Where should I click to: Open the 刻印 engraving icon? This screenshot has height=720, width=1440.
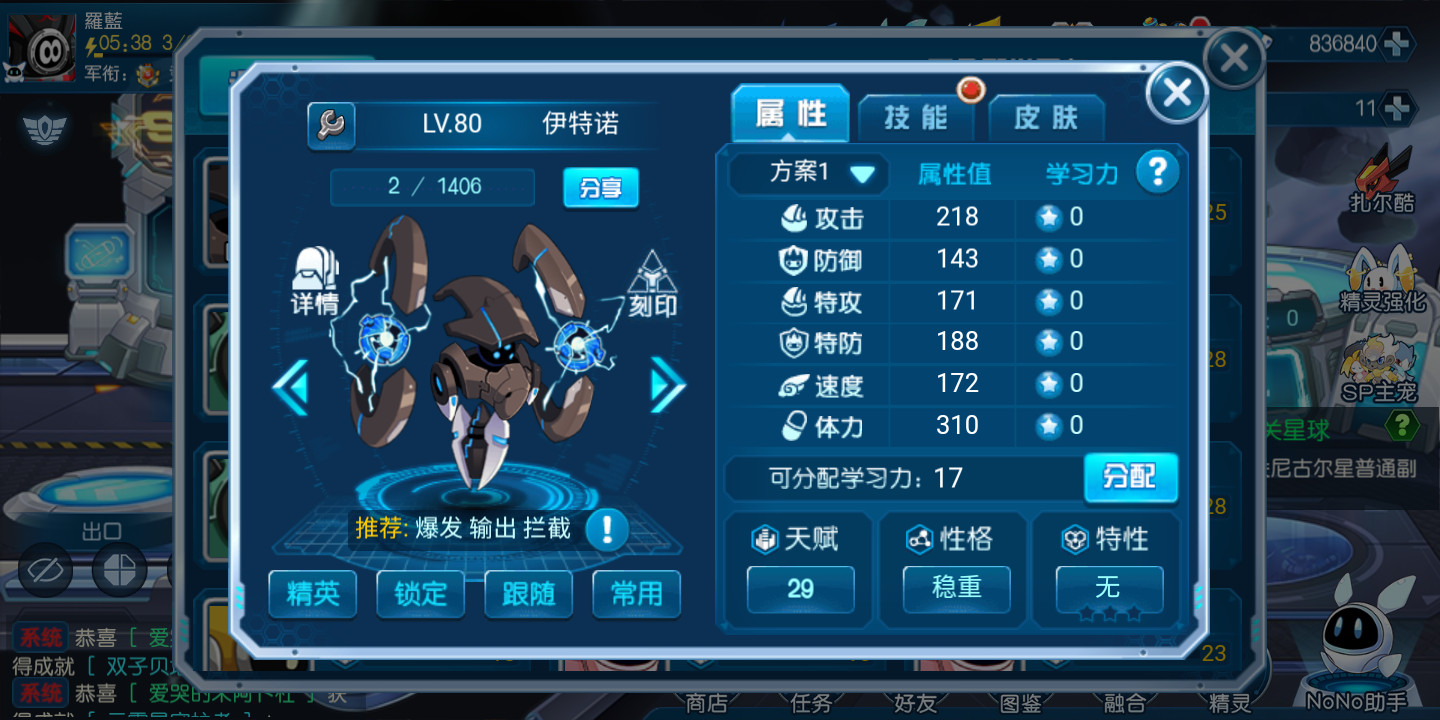(652, 283)
